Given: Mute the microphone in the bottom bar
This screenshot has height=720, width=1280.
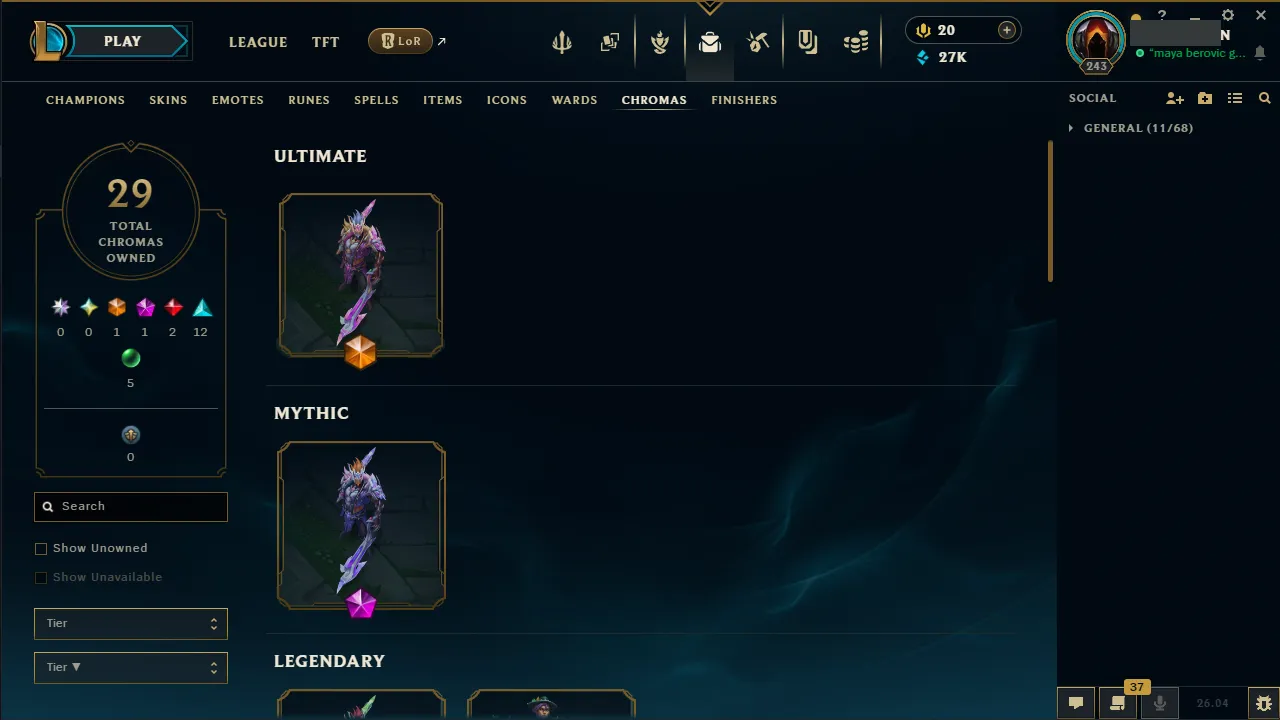Looking at the screenshot, I should pyautogui.click(x=1159, y=702).
